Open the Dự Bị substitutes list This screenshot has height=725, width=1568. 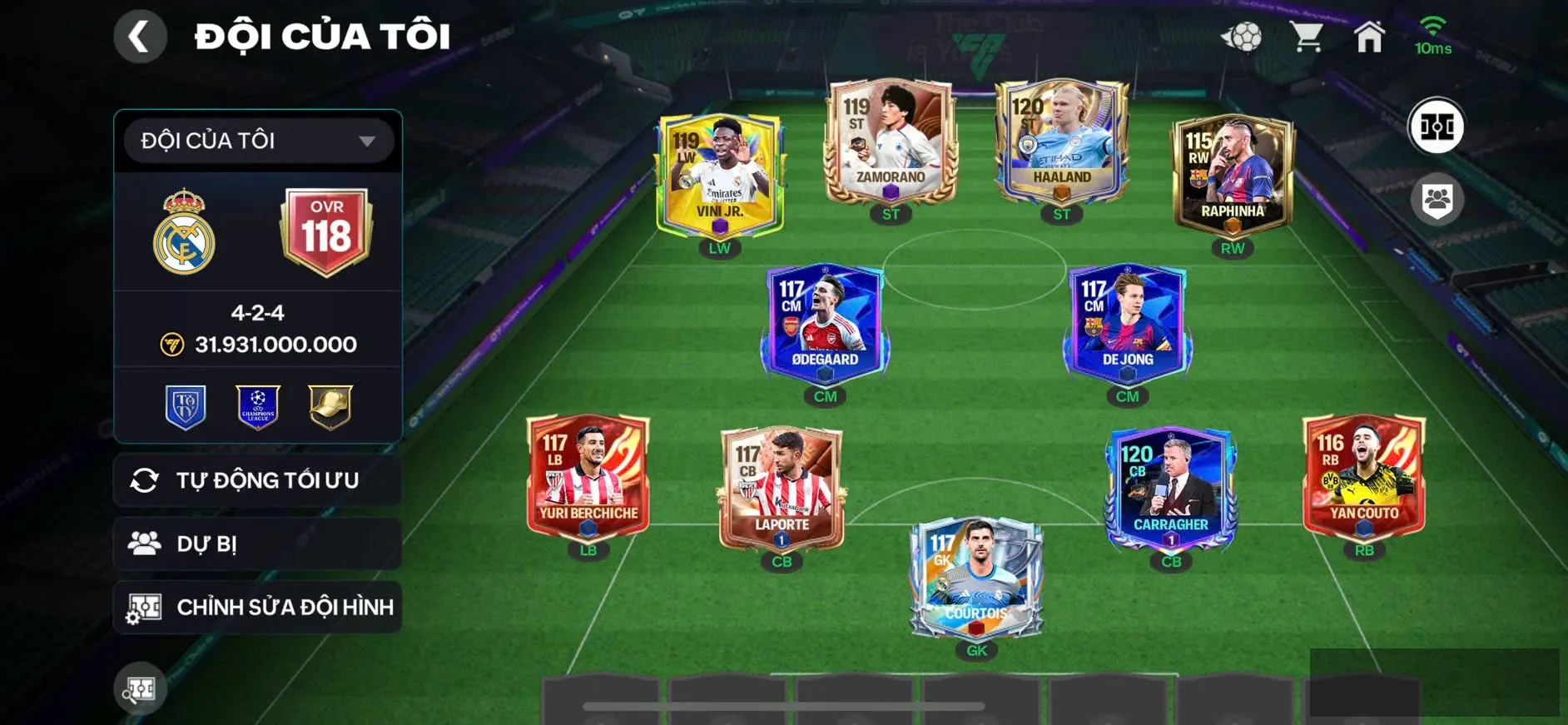[x=258, y=544]
